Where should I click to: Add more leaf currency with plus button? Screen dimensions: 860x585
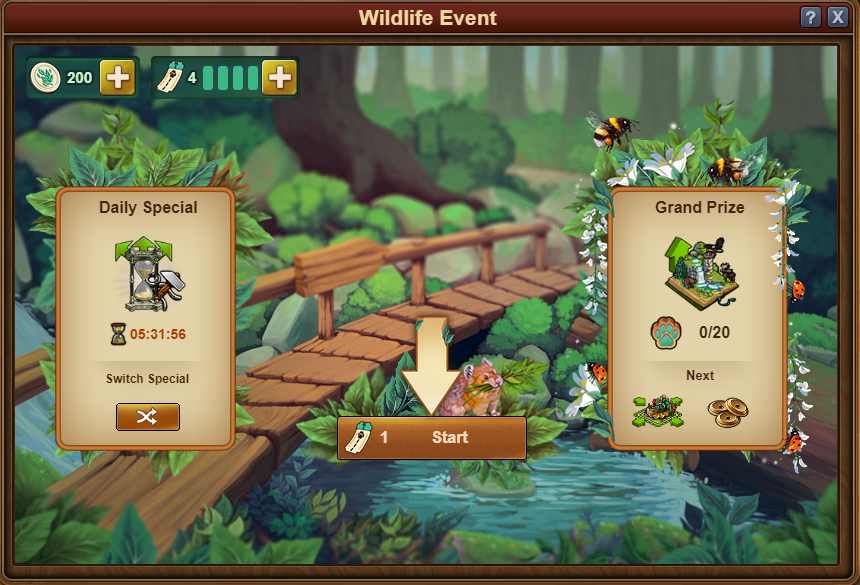tap(118, 78)
